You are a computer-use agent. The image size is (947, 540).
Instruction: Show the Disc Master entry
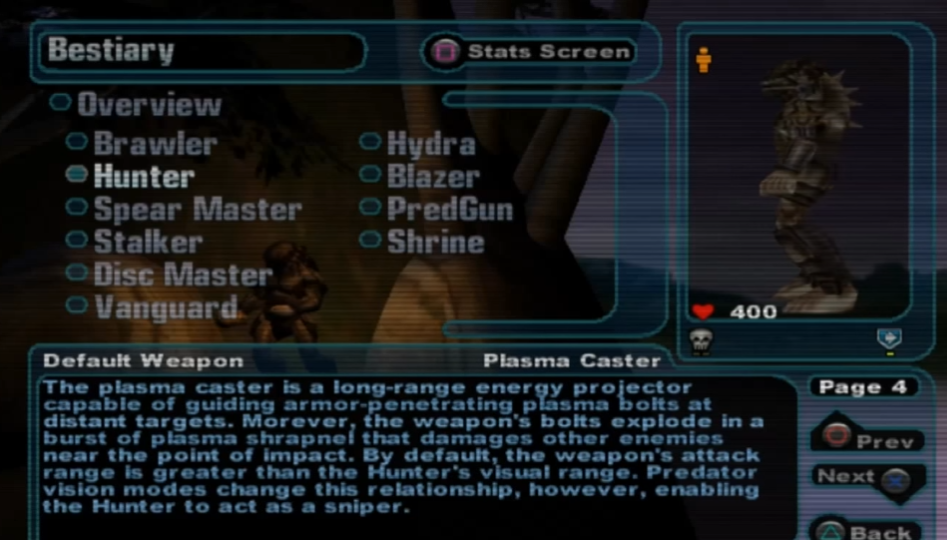pos(182,274)
